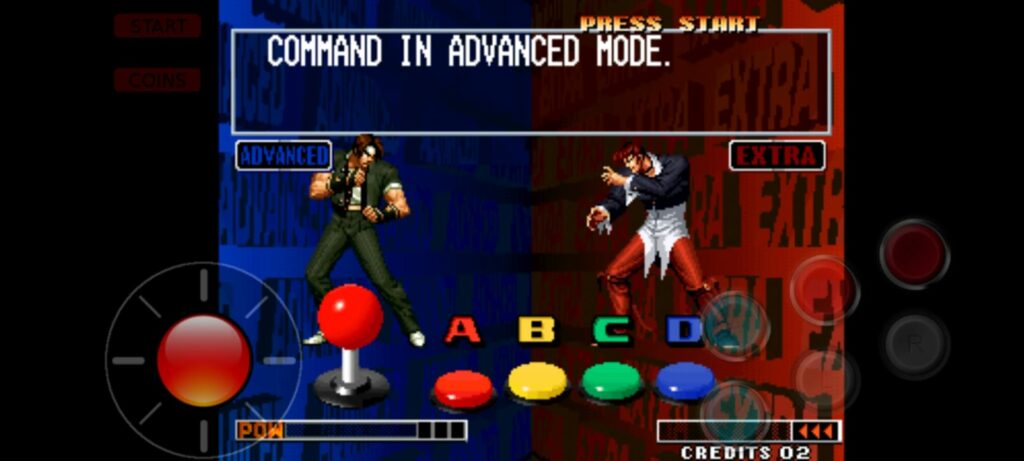Screen dimensions: 1024x461
Task: Tap the virtual joystick's red ball
Action: (x=204, y=359)
